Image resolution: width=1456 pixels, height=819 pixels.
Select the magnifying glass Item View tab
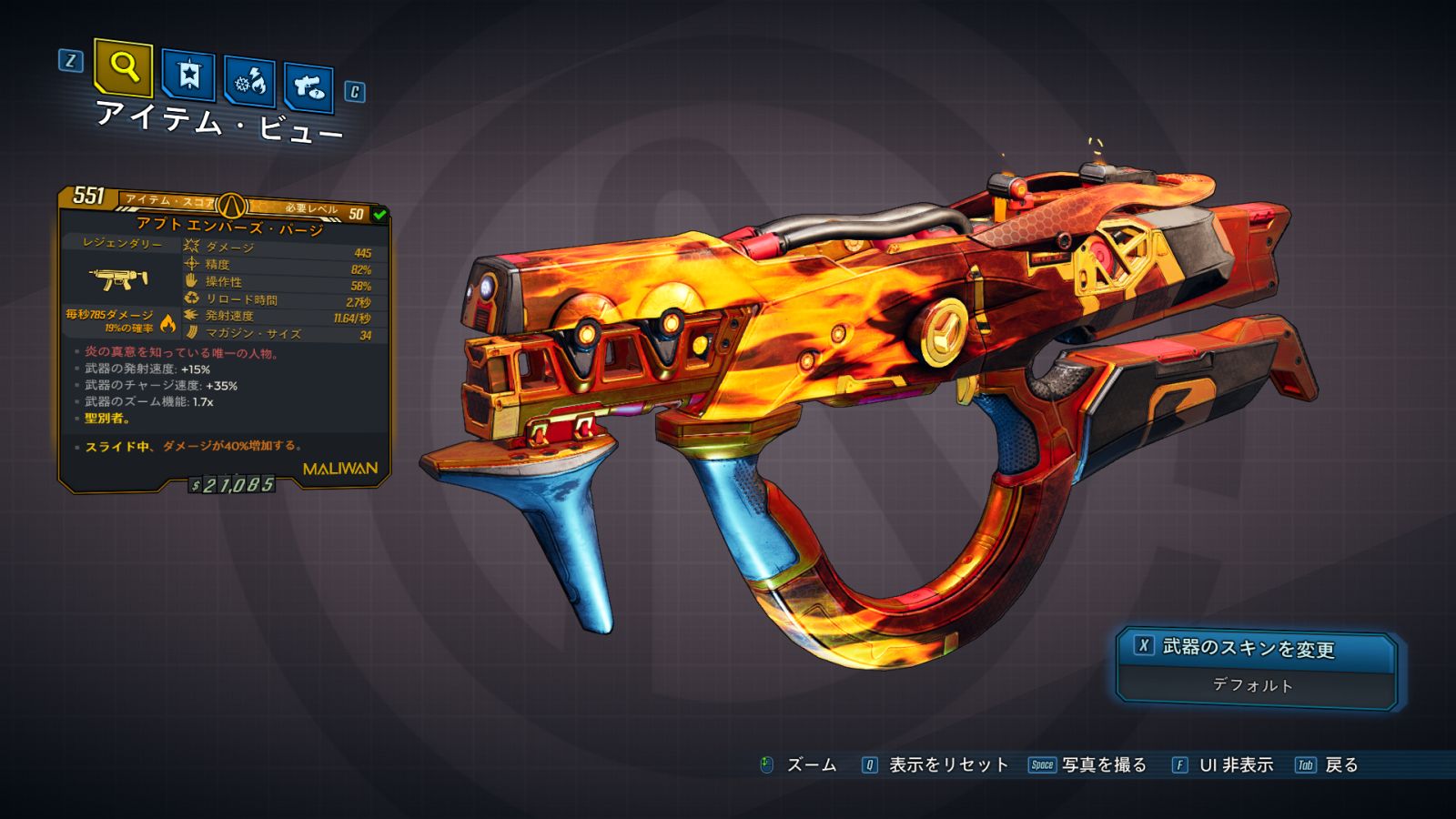[123, 67]
